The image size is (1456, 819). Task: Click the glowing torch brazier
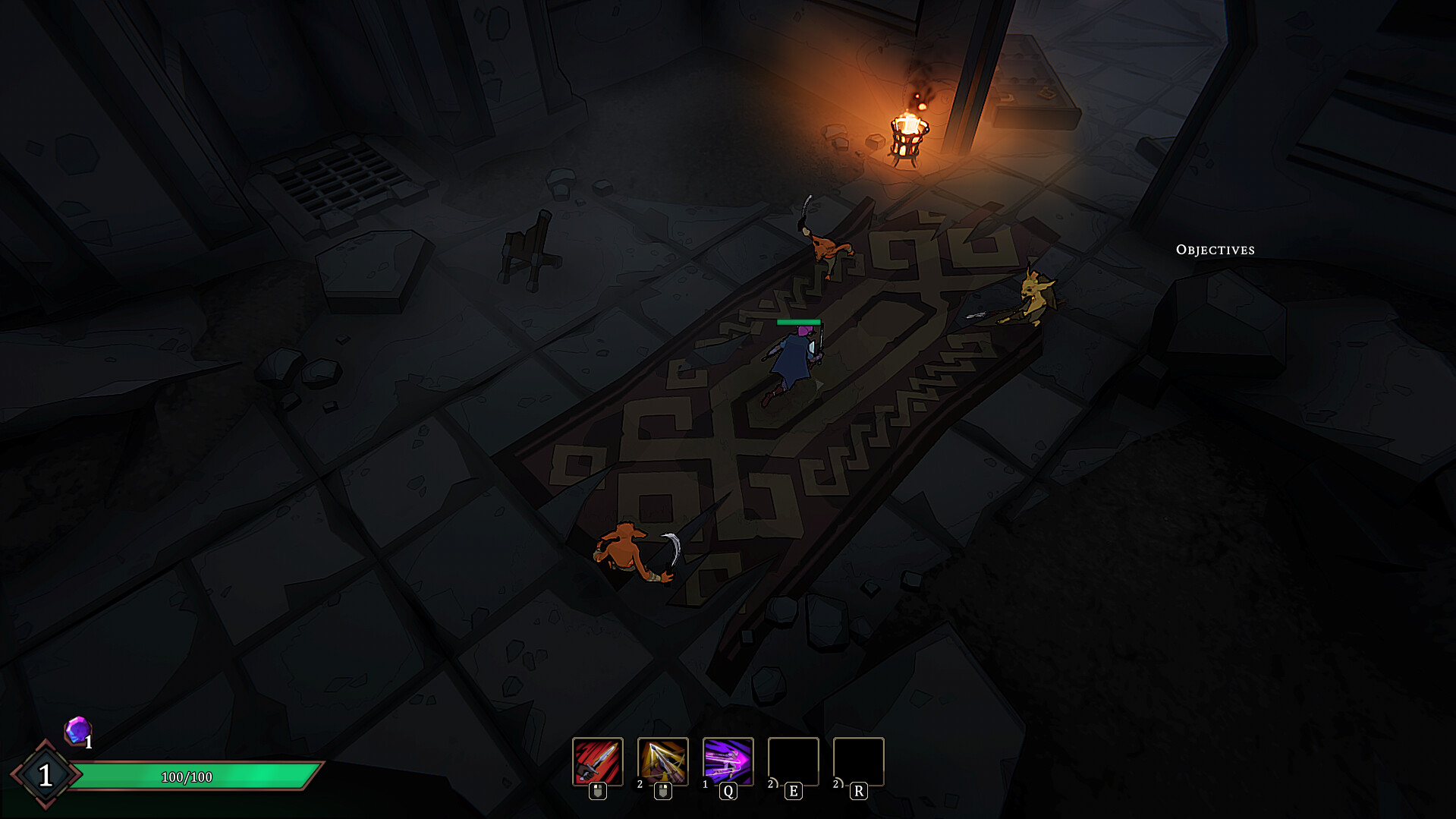pyautogui.click(x=909, y=137)
